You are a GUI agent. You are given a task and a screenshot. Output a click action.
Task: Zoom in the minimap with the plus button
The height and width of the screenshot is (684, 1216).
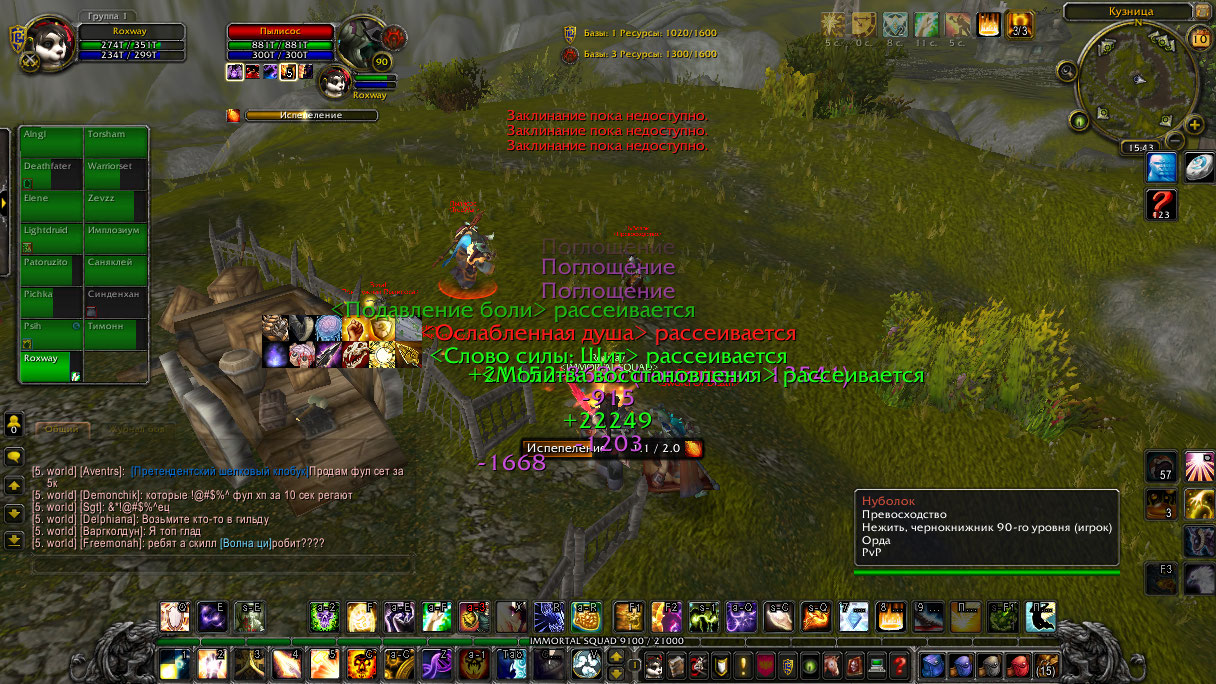click(x=1194, y=125)
